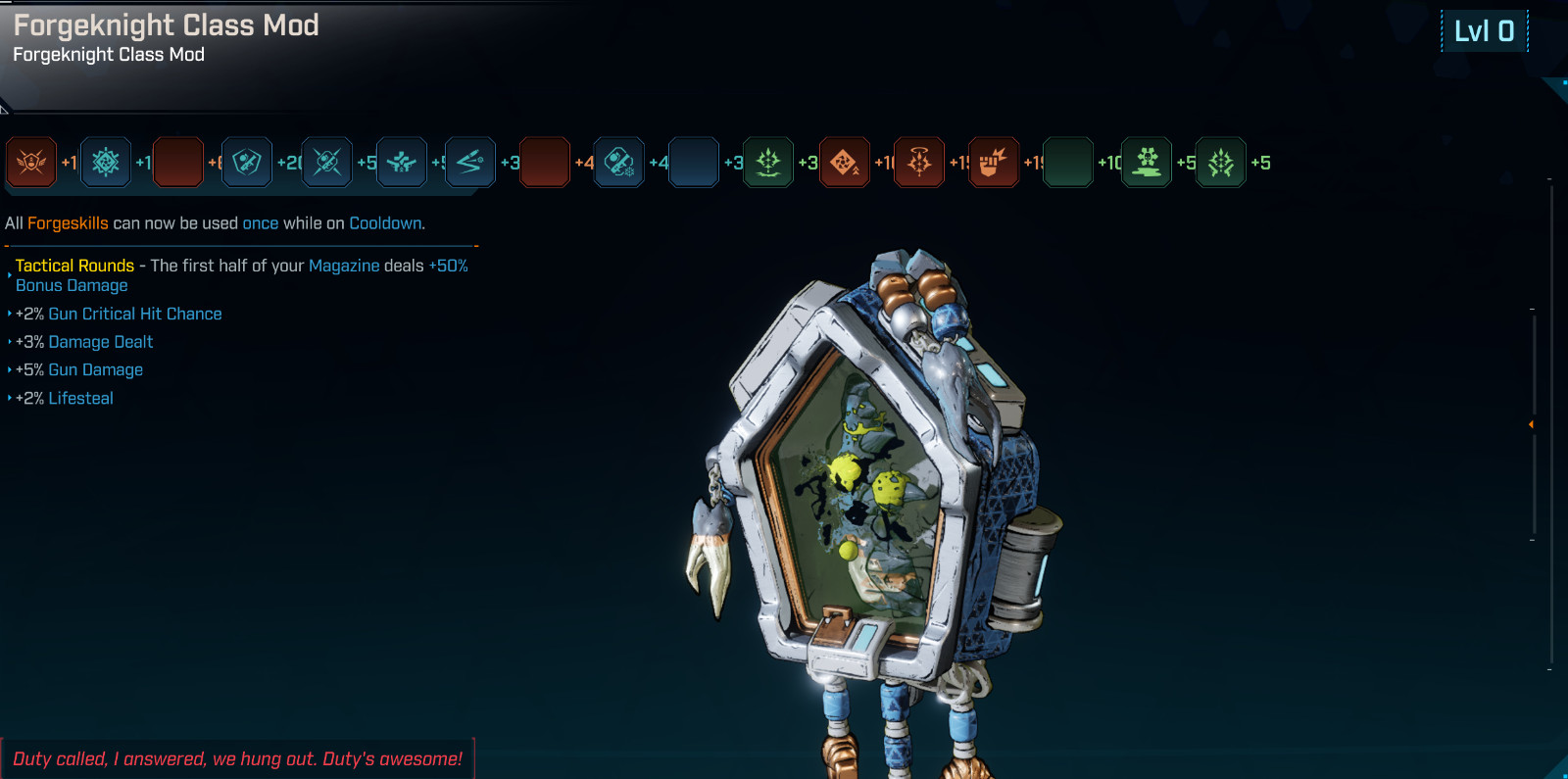Pick the blue dual pistols skill icon
The width and height of the screenshot is (1568, 779).
pos(402,163)
